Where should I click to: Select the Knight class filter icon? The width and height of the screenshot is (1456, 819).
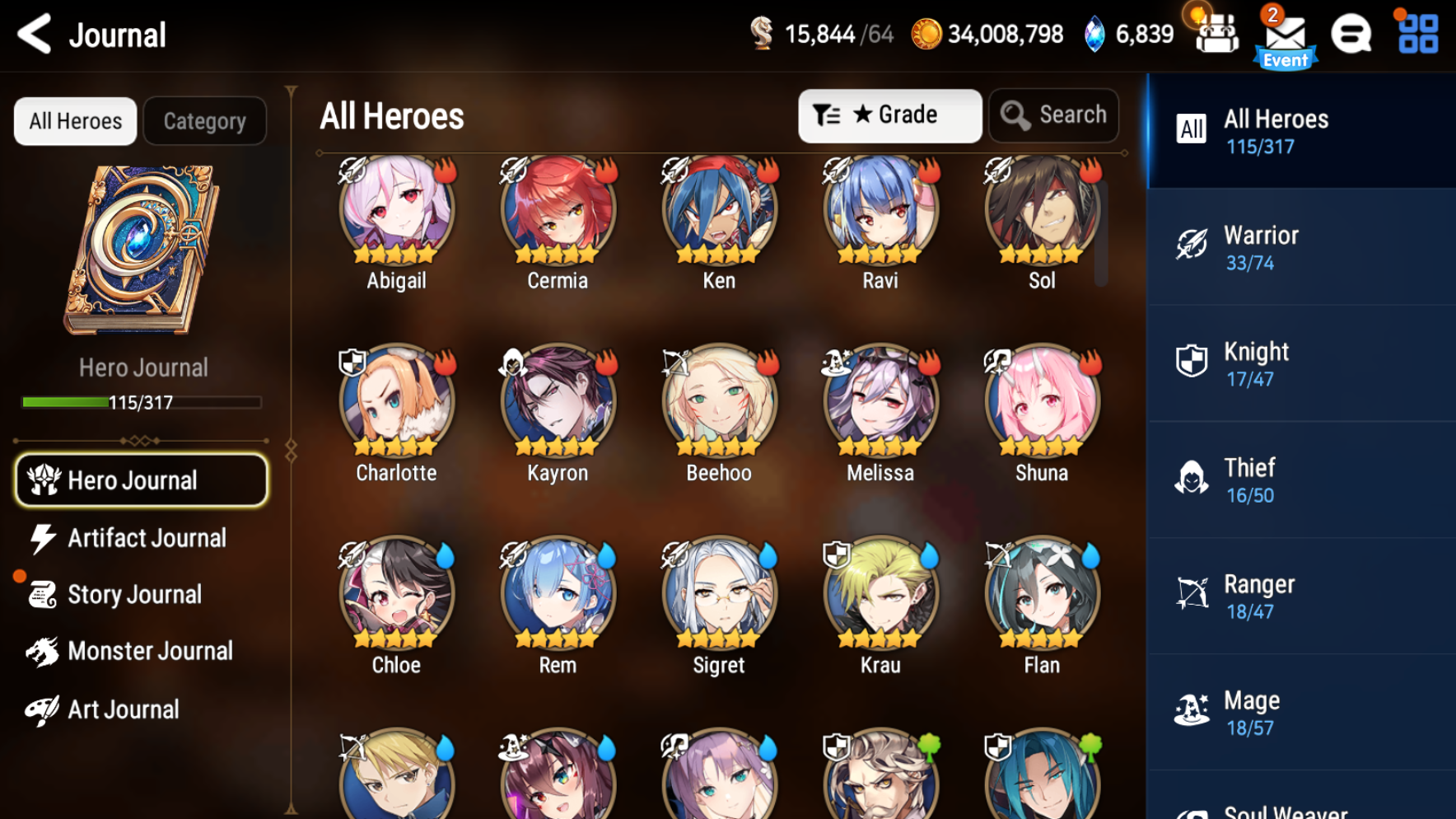point(1192,361)
